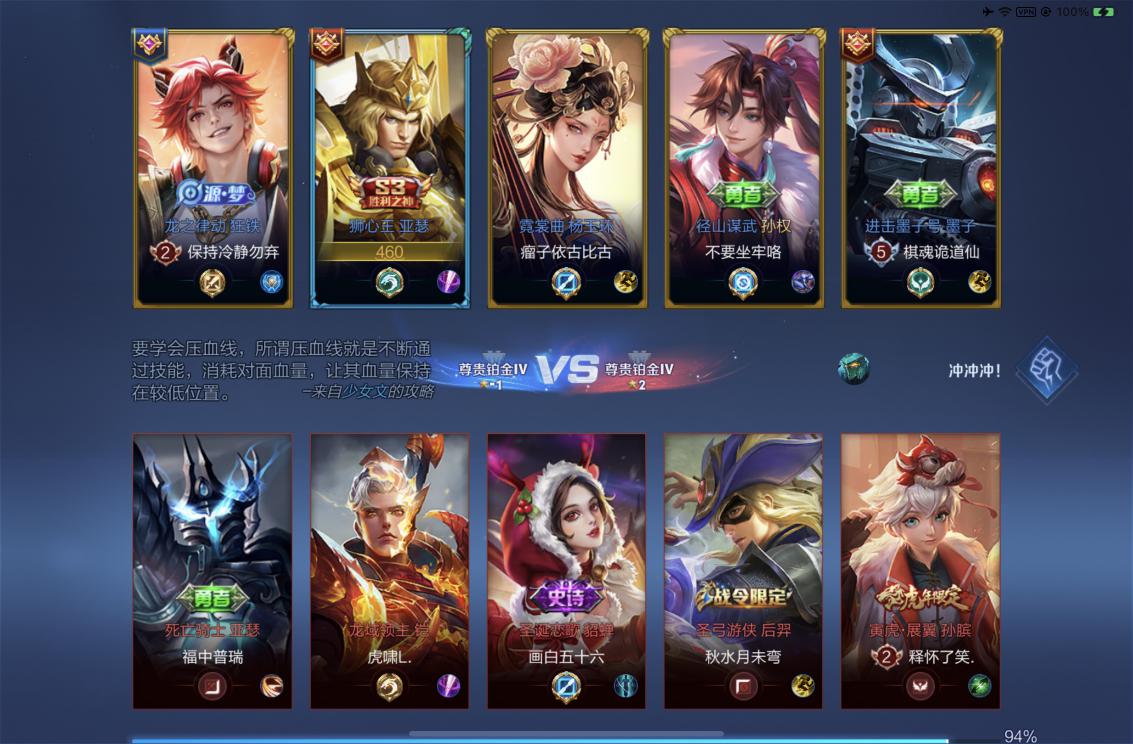1133x744 pixels.
Task: Open the 少女文 guide author link
Action: click(365, 392)
